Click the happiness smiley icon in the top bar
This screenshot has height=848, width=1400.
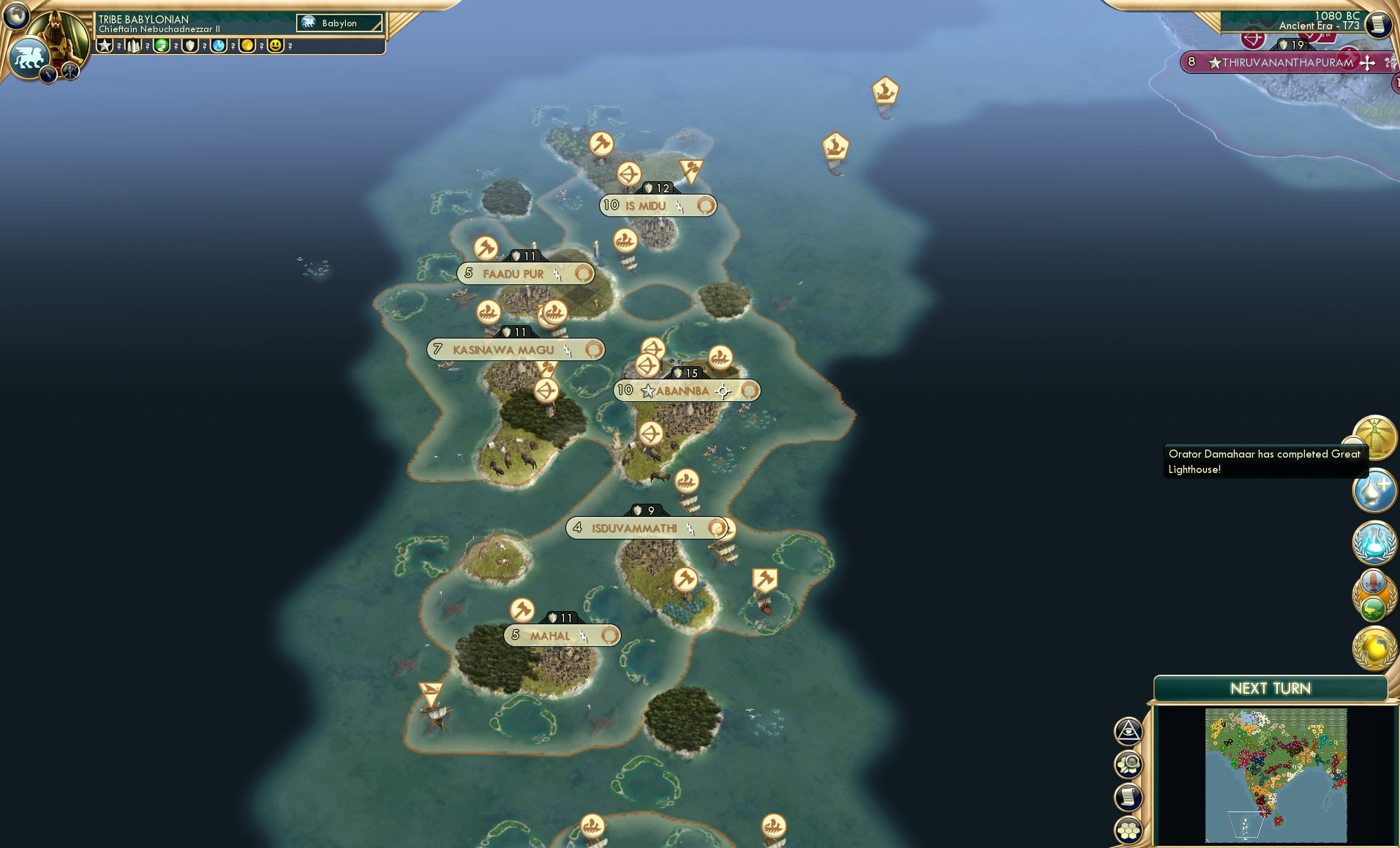[x=276, y=46]
